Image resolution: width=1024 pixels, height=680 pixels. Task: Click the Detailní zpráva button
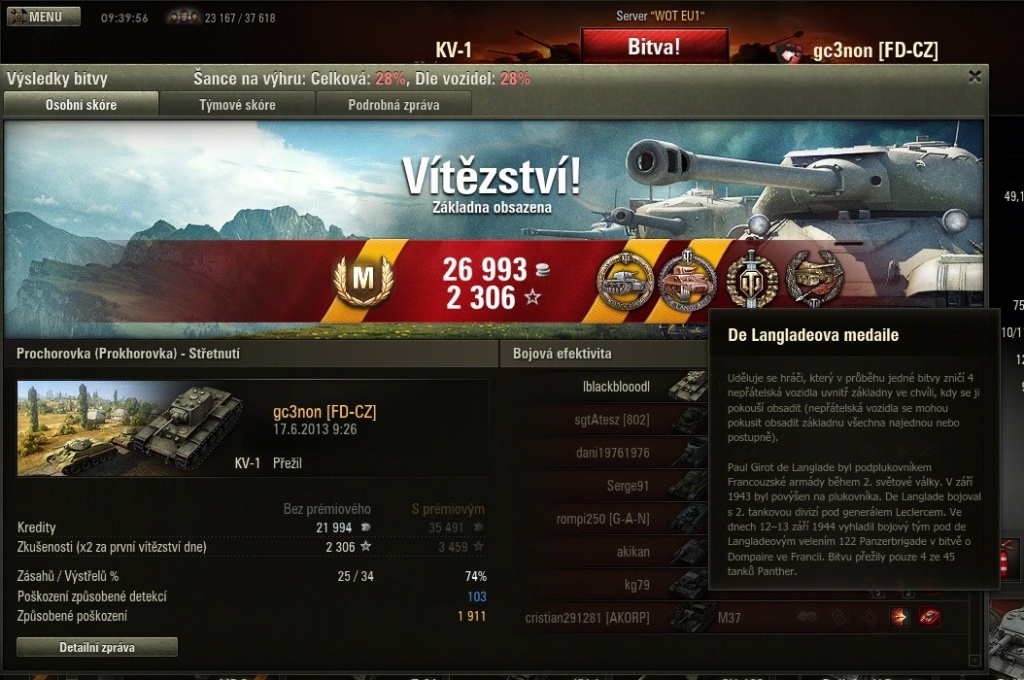97,648
